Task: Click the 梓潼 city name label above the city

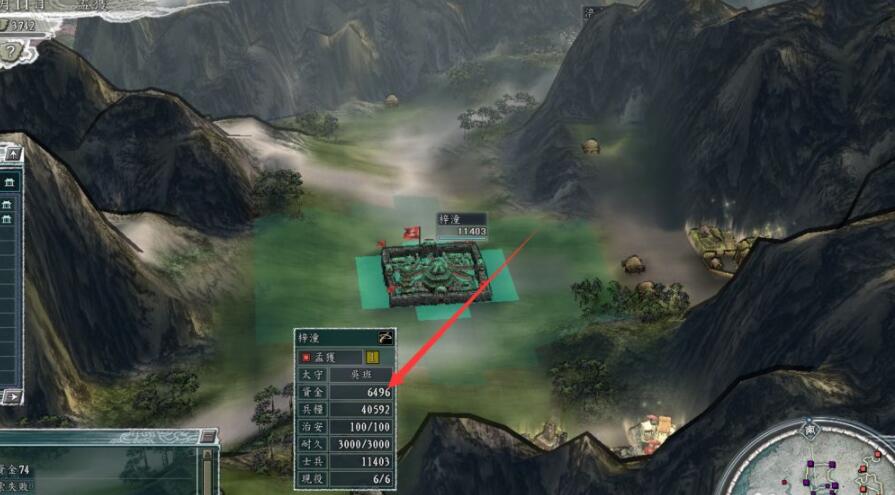Action: point(449,219)
